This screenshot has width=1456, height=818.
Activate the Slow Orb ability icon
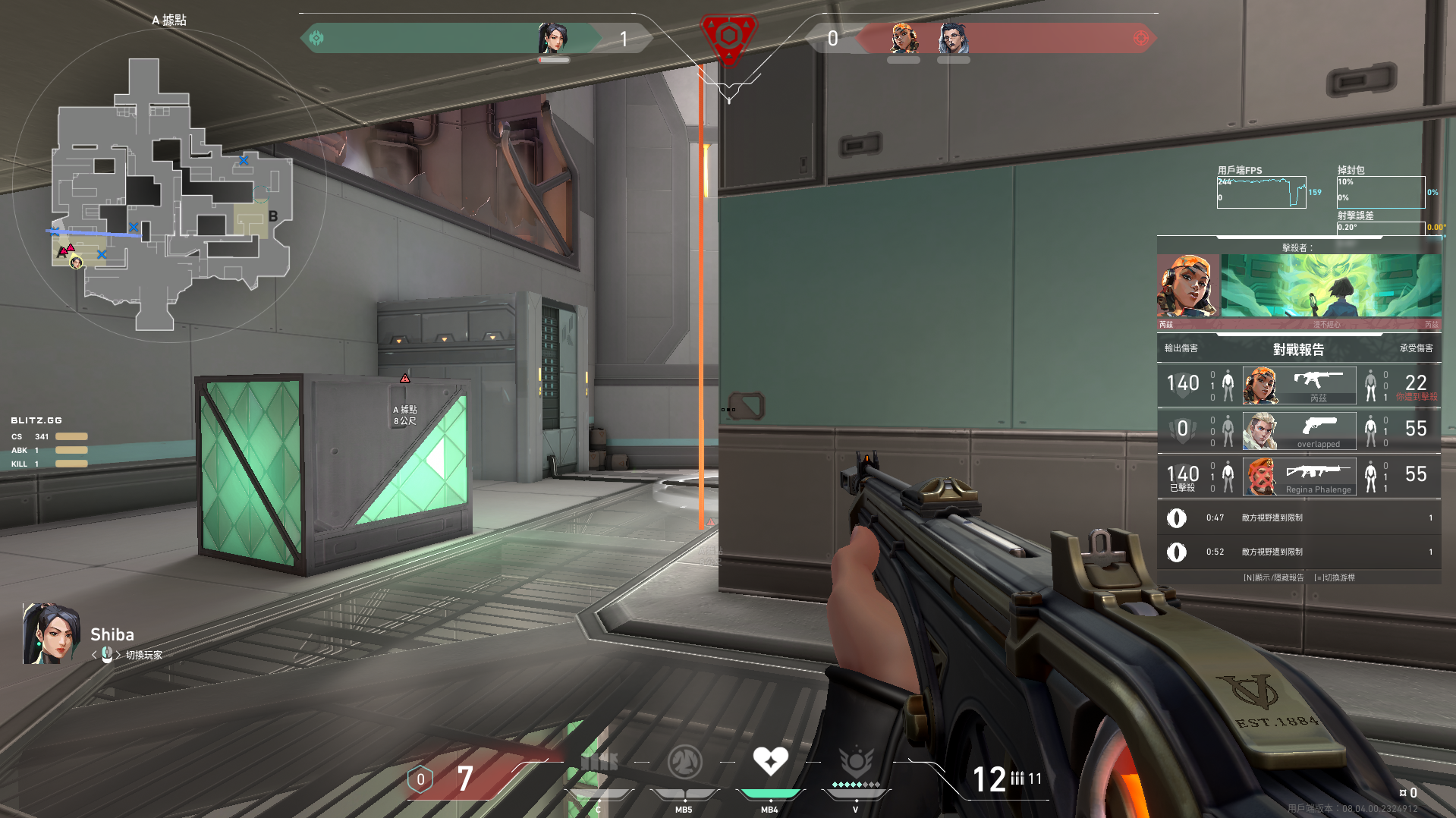[684, 762]
